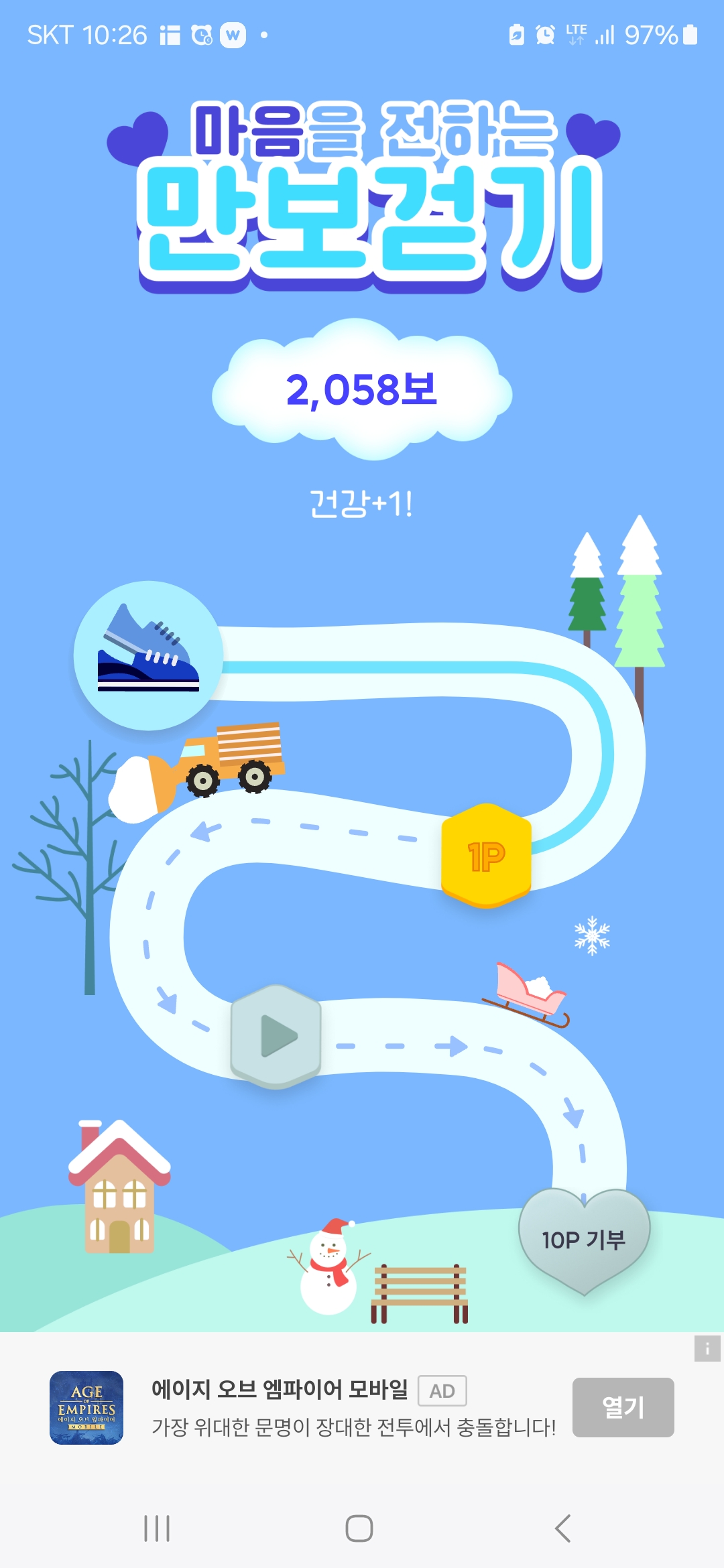Viewport: 724px width, 1568px height.
Task: Collect the yellow 1P point badge
Action: point(486,856)
